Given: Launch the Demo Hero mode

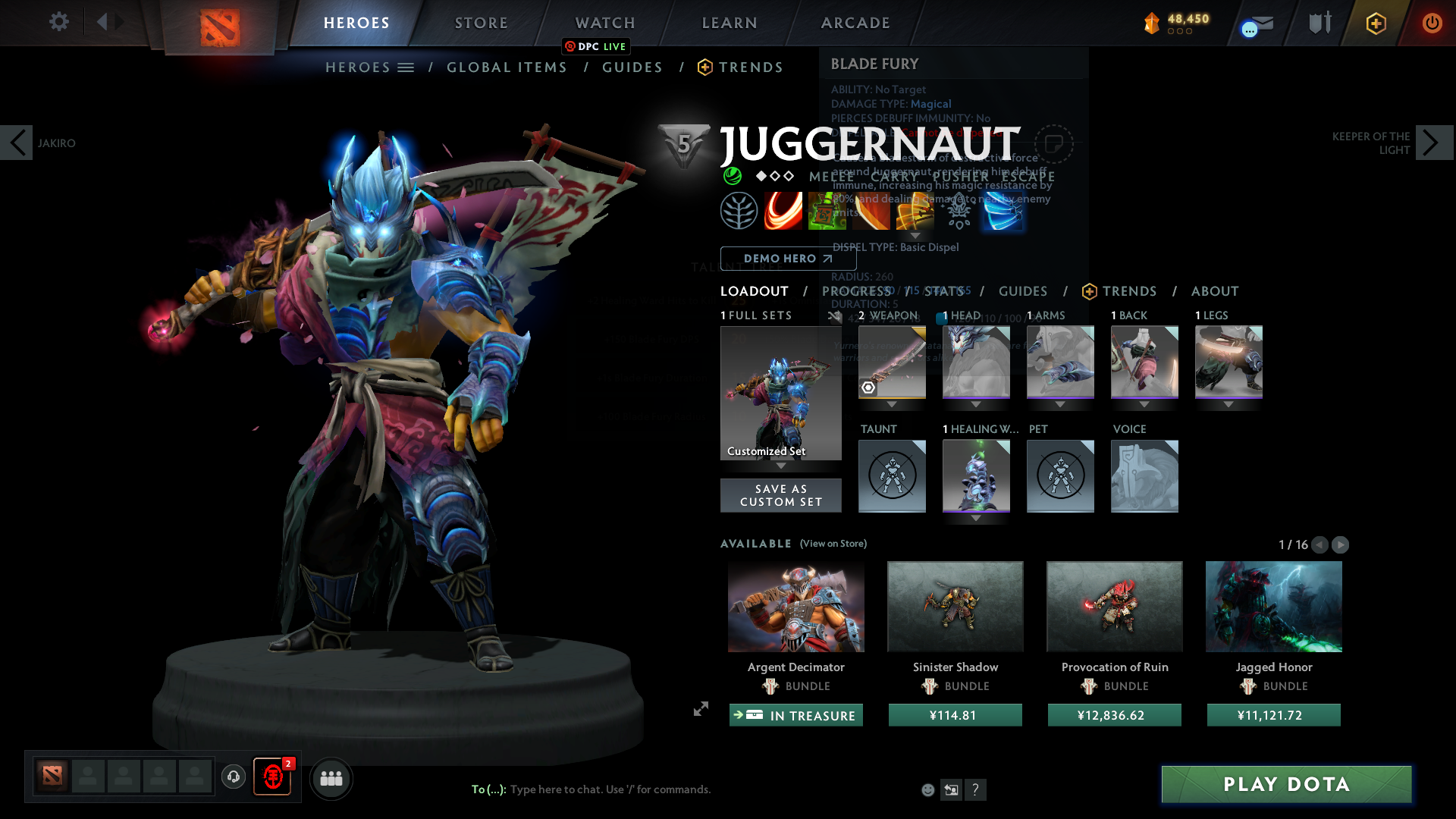Looking at the screenshot, I should [788, 259].
